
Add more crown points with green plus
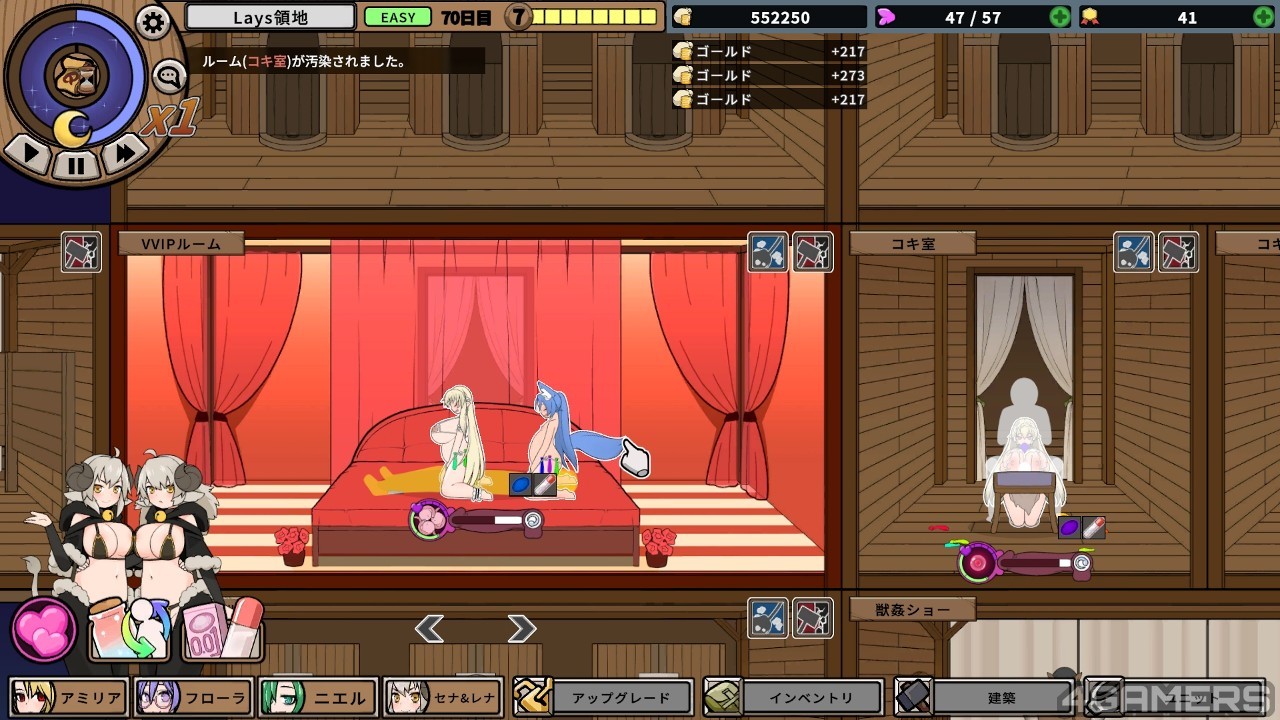tap(1263, 17)
